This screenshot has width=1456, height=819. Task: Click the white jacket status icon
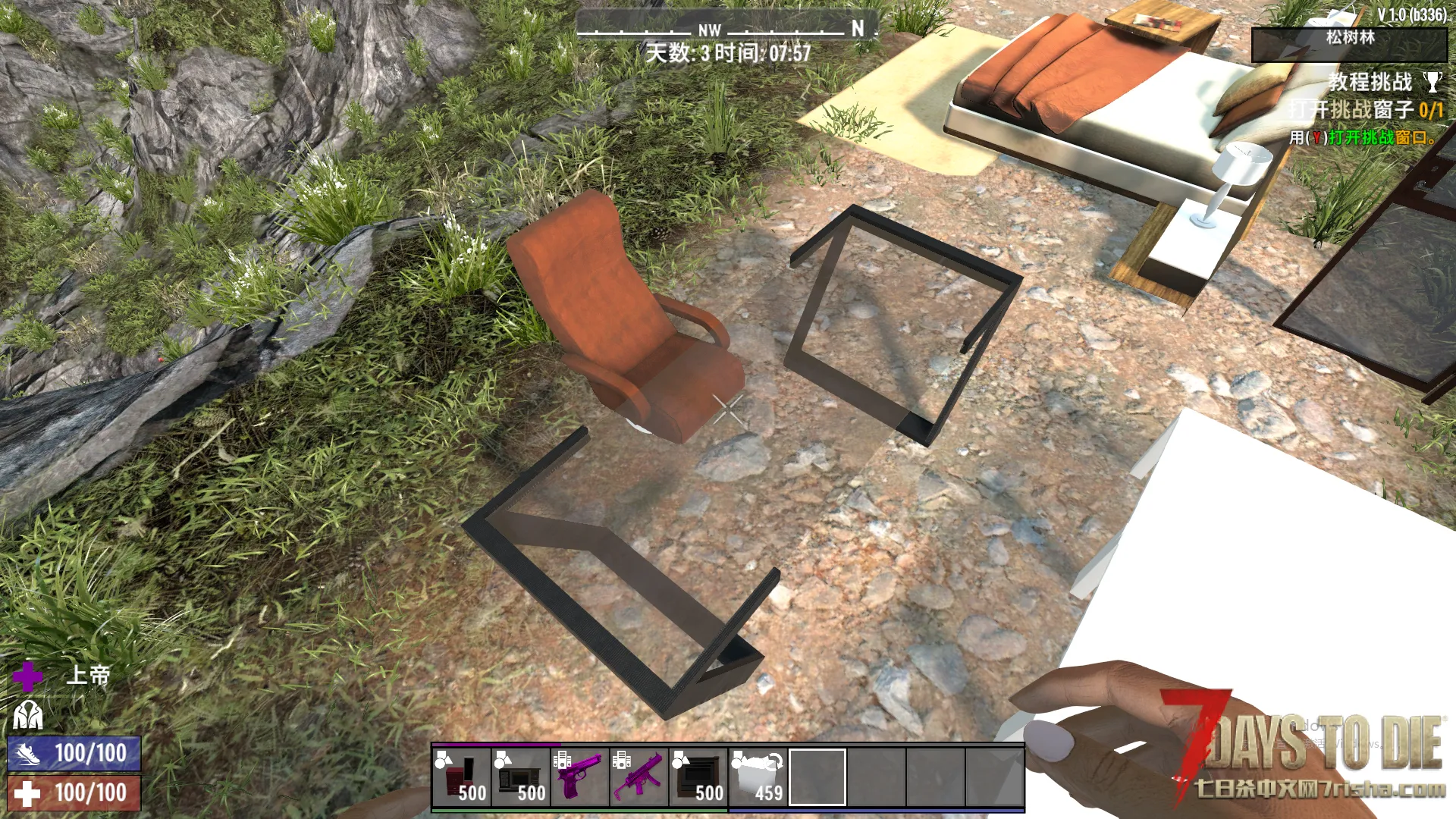pos(28,714)
